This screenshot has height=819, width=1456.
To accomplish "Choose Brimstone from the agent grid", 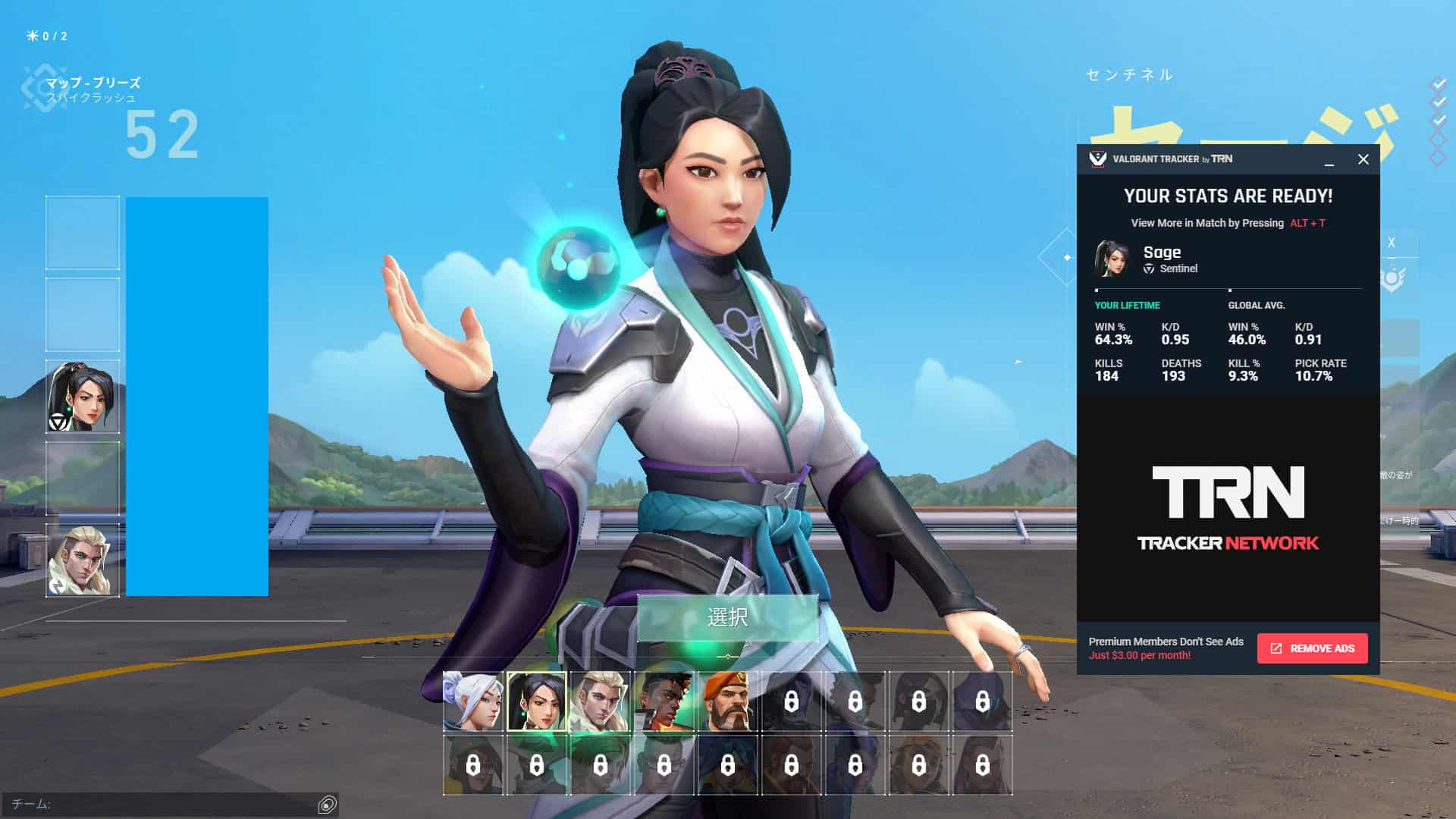I will click(727, 701).
